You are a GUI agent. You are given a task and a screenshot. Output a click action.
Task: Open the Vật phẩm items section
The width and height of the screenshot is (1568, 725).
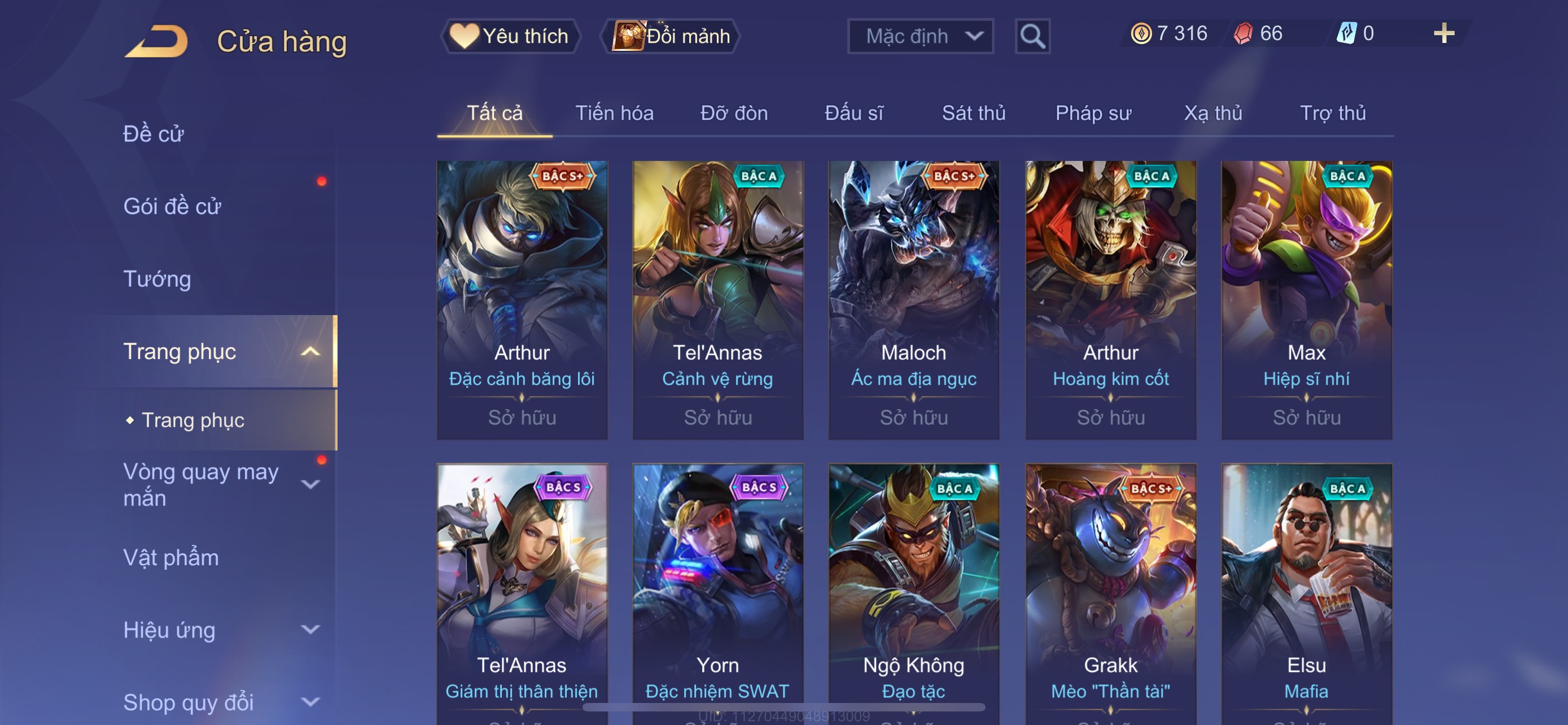click(x=171, y=558)
